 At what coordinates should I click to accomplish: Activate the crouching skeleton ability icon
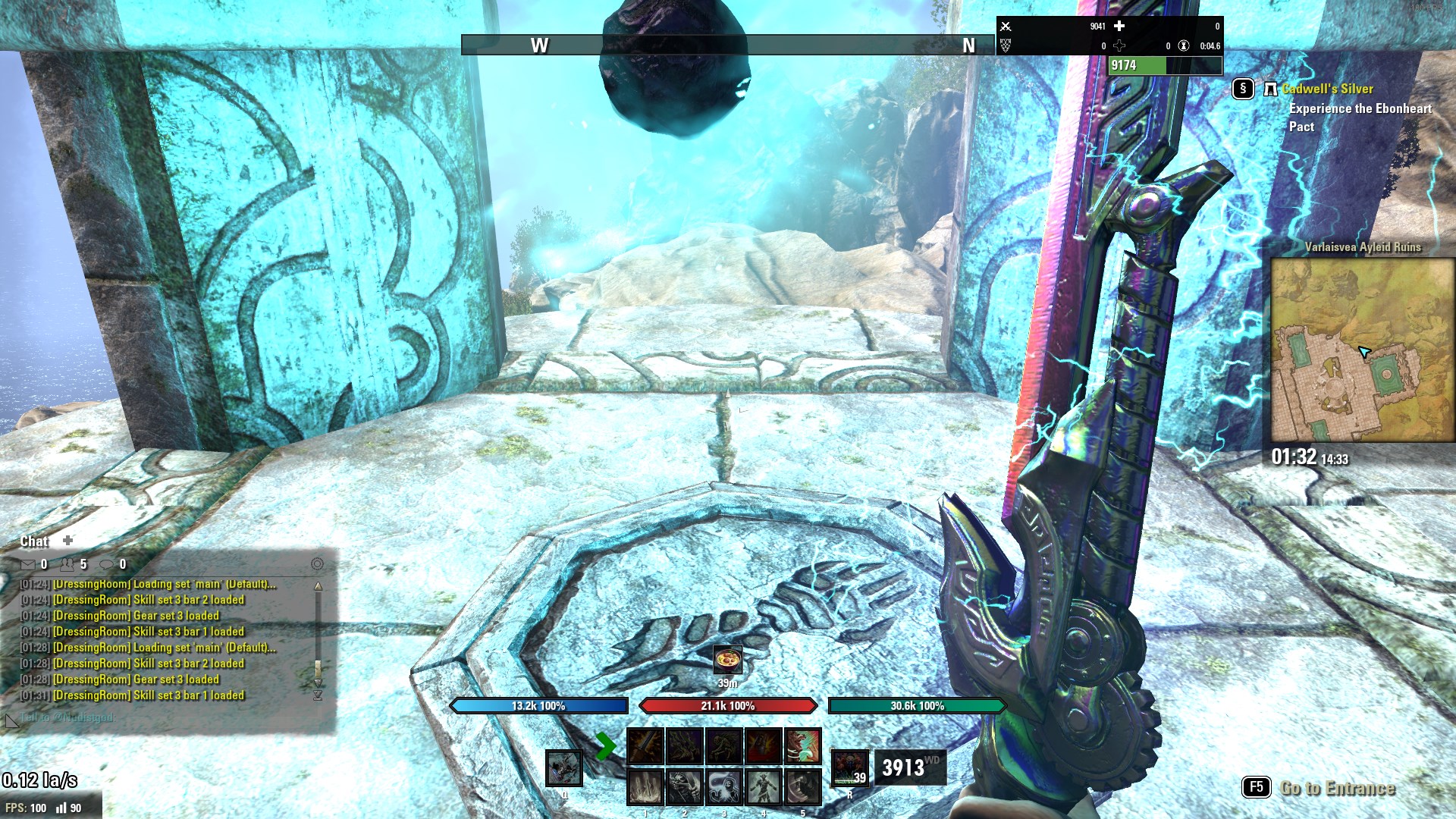pyautogui.click(x=723, y=746)
